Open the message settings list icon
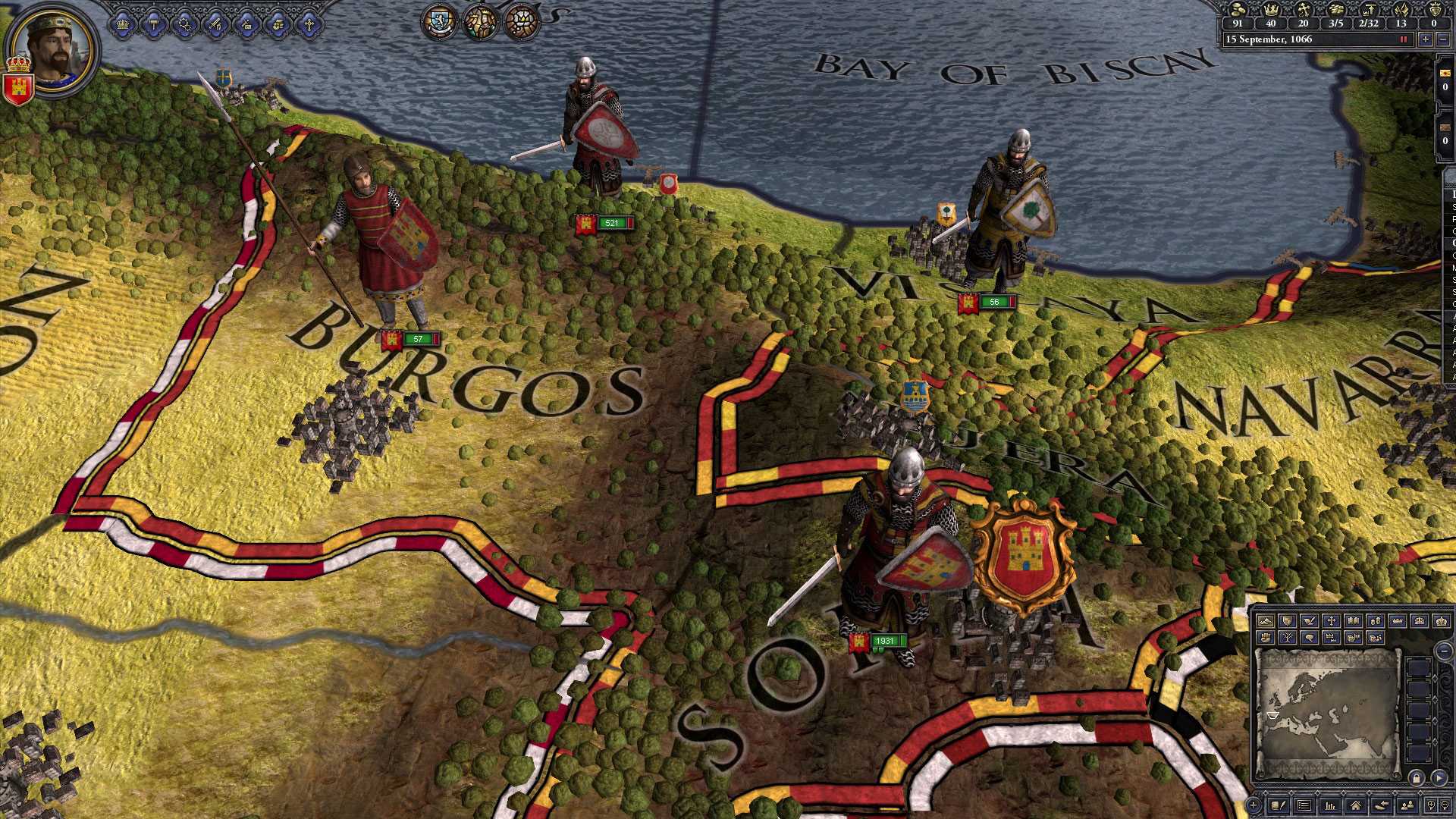Viewport: 1456px width, 819px height. [x=1304, y=805]
